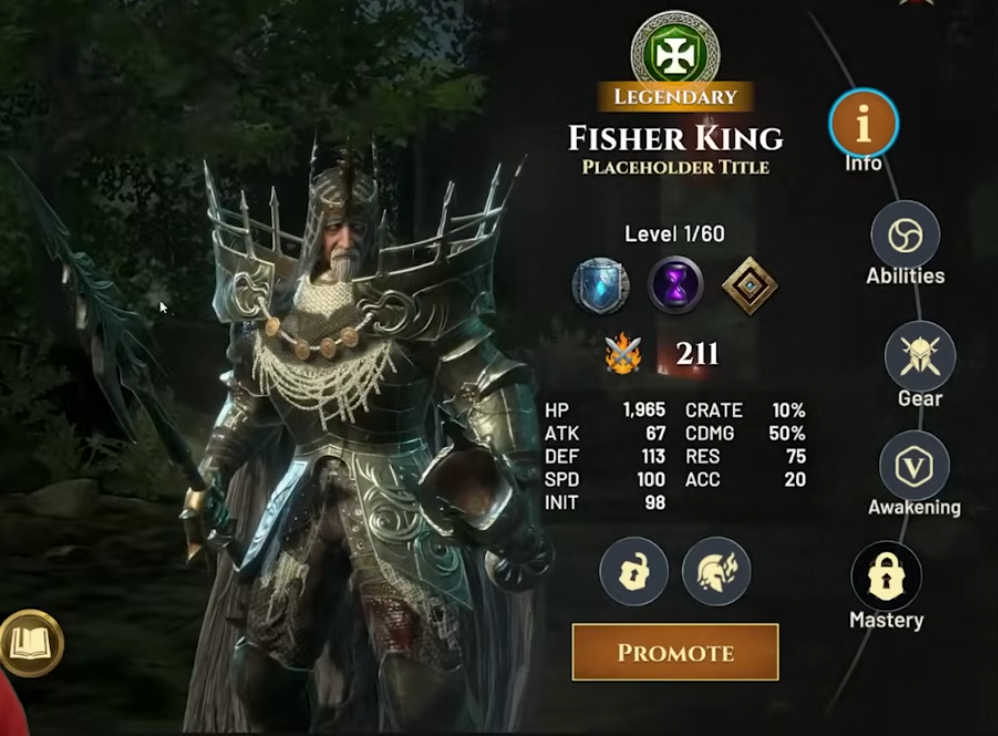The height and width of the screenshot is (736, 998).
Task: Switch to the Abilities tab
Action: (x=905, y=236)
